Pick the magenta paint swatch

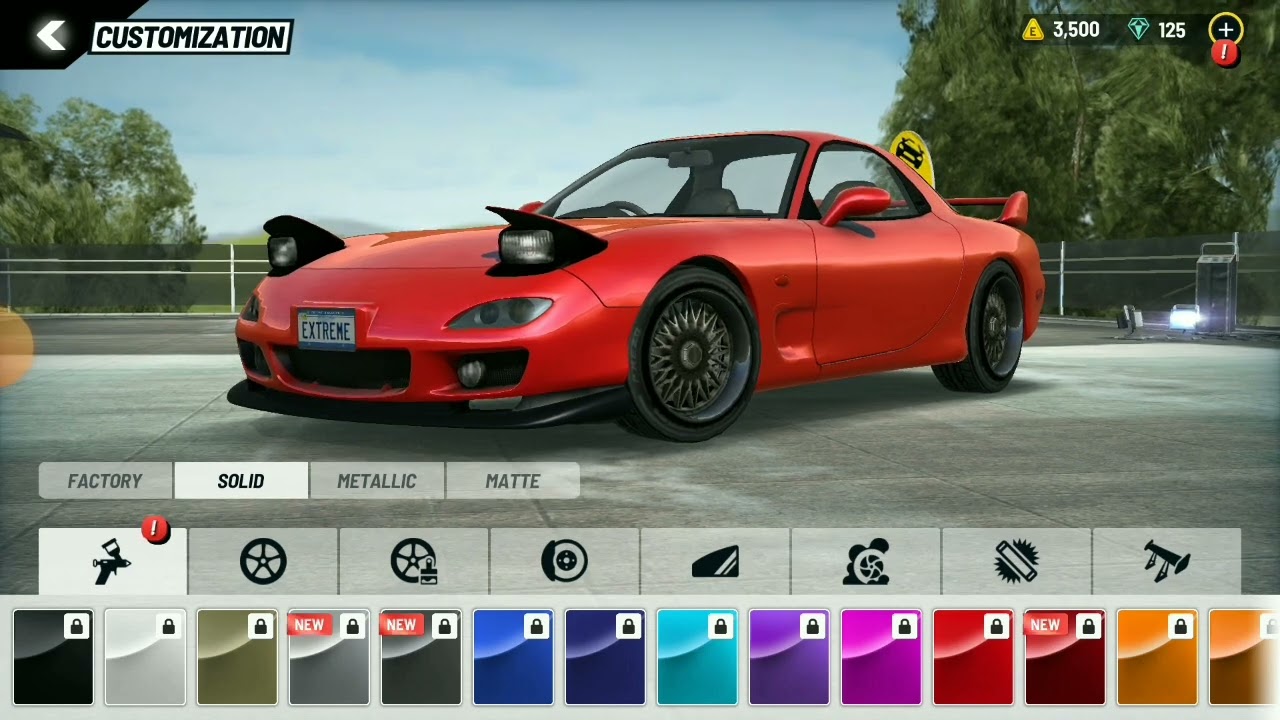click(881, 658)
